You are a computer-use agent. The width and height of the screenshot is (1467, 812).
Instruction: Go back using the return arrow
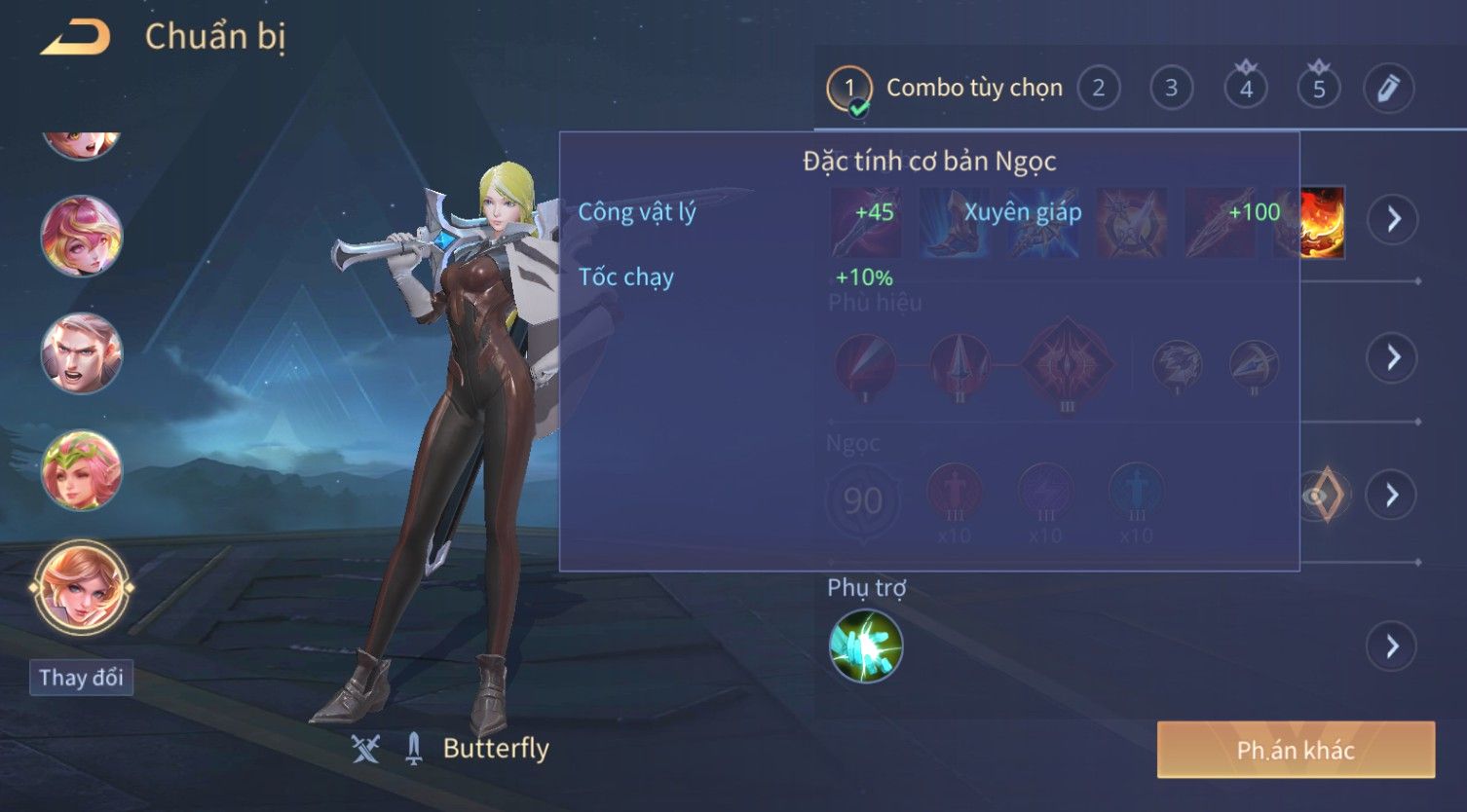point(75,38)
